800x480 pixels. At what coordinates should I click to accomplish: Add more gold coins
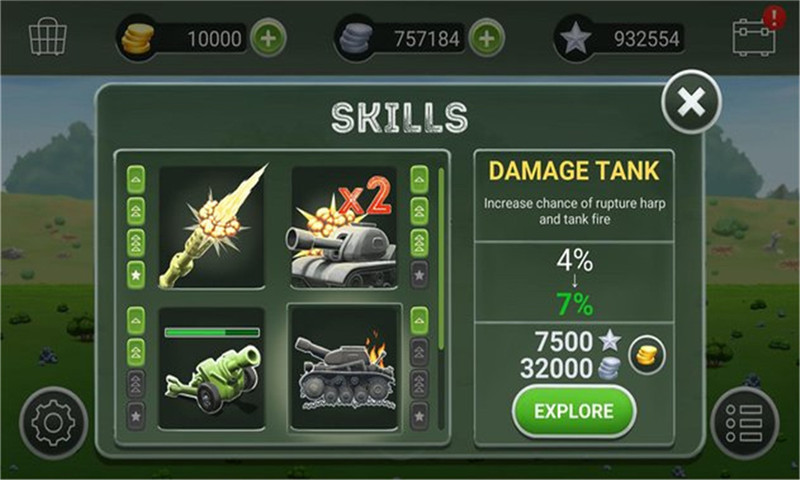tap(268, 39)
